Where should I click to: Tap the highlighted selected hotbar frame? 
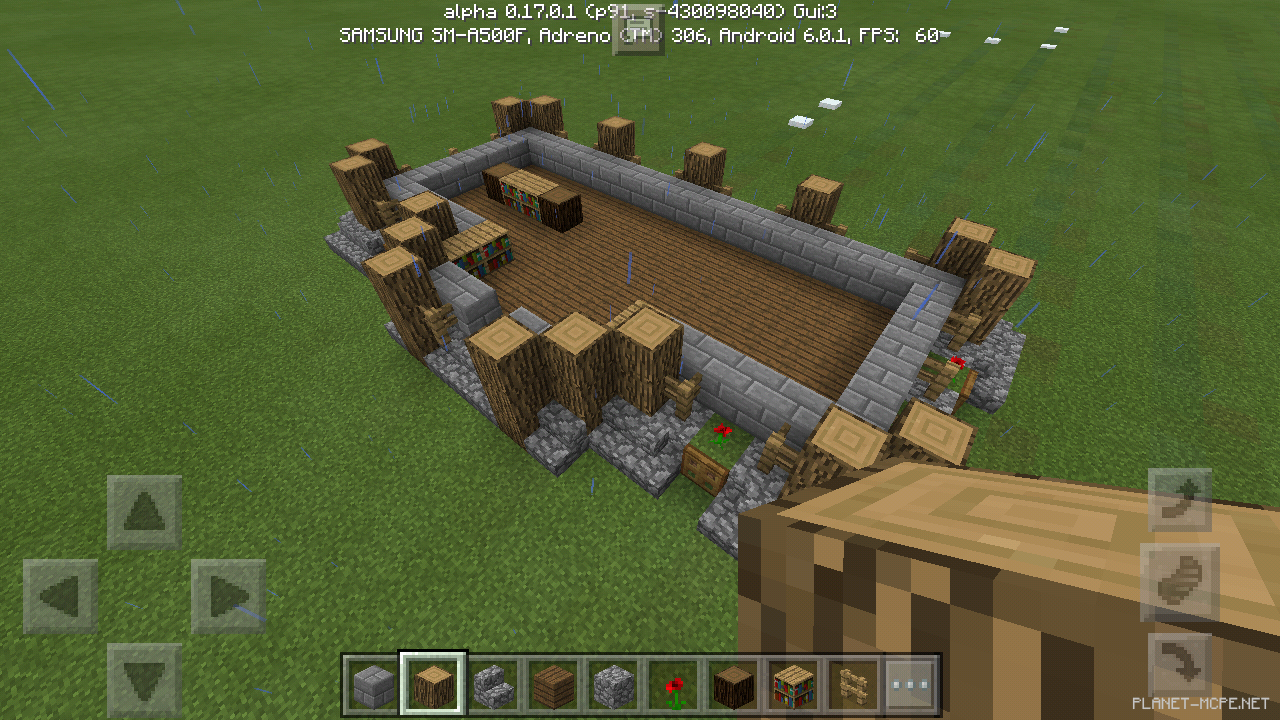click(x=432, y=682)
